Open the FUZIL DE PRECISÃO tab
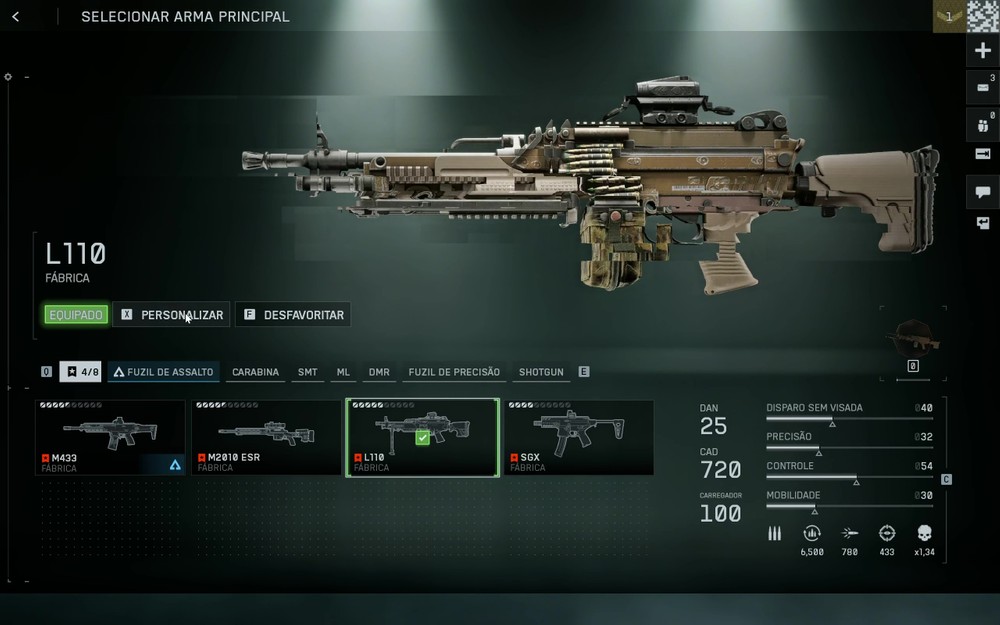 click(454, 372)
